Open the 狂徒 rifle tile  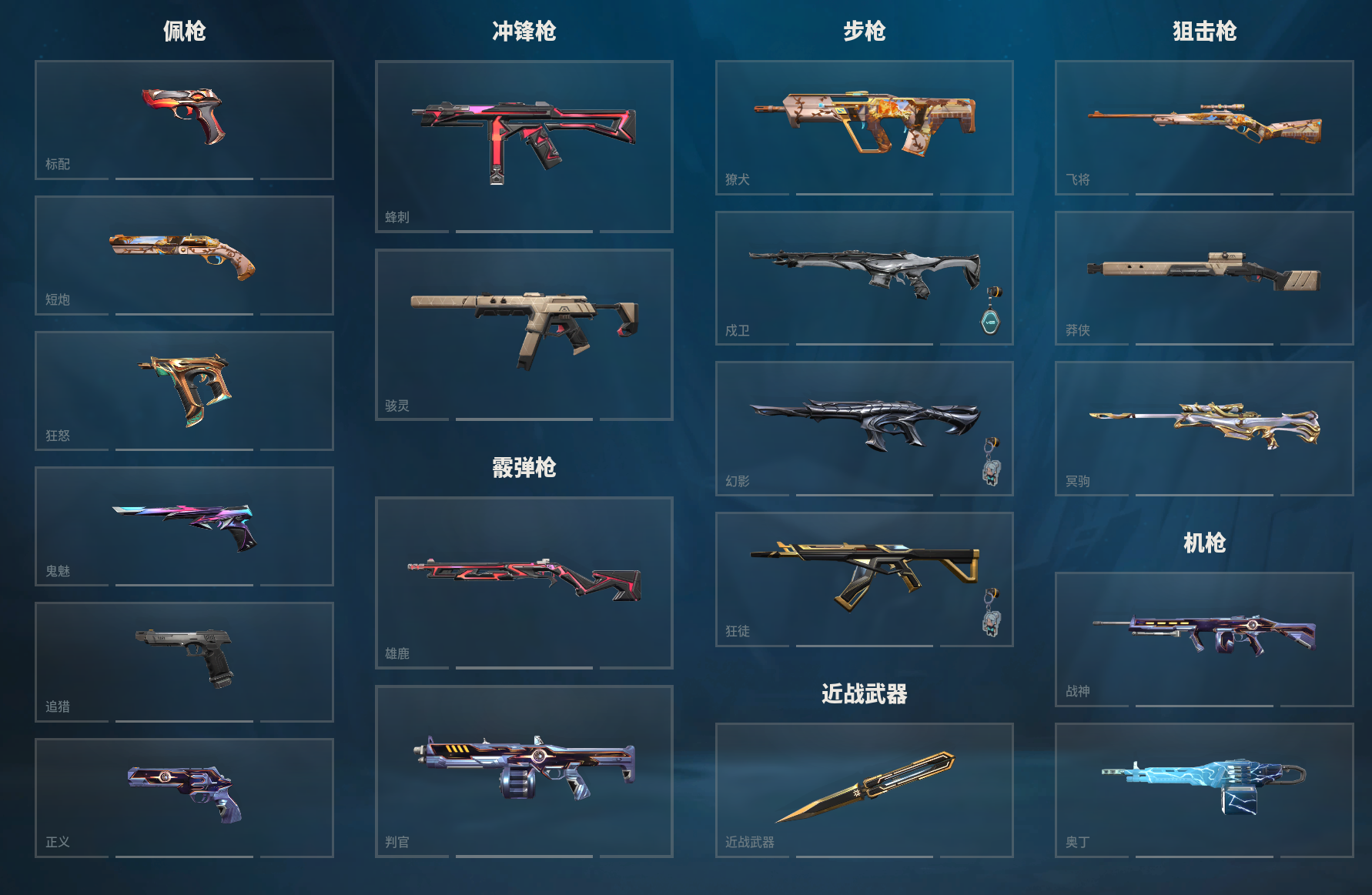pyautogui.click(x=864, y=579)
